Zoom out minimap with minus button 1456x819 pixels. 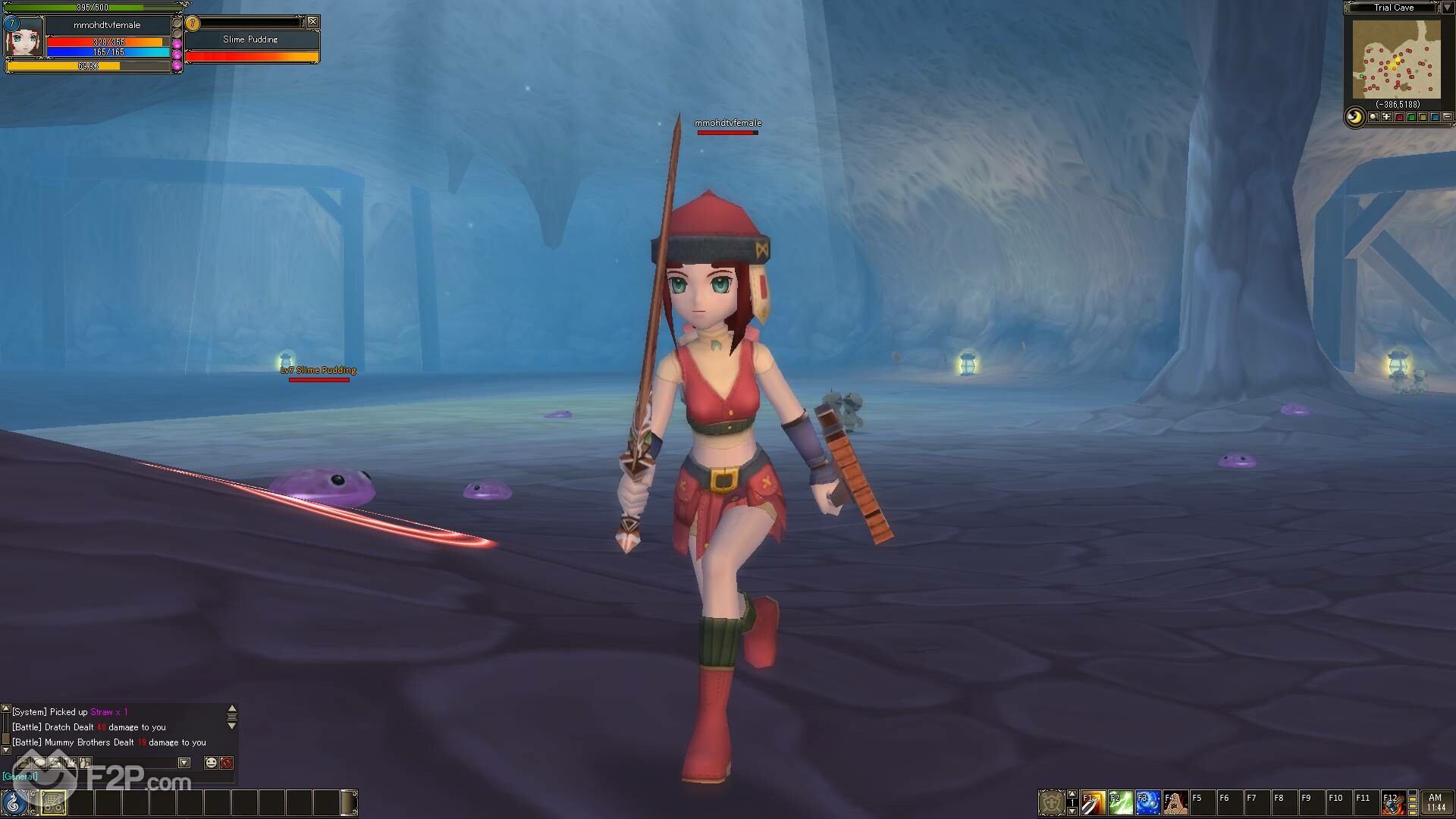(x=1448, y=118)
